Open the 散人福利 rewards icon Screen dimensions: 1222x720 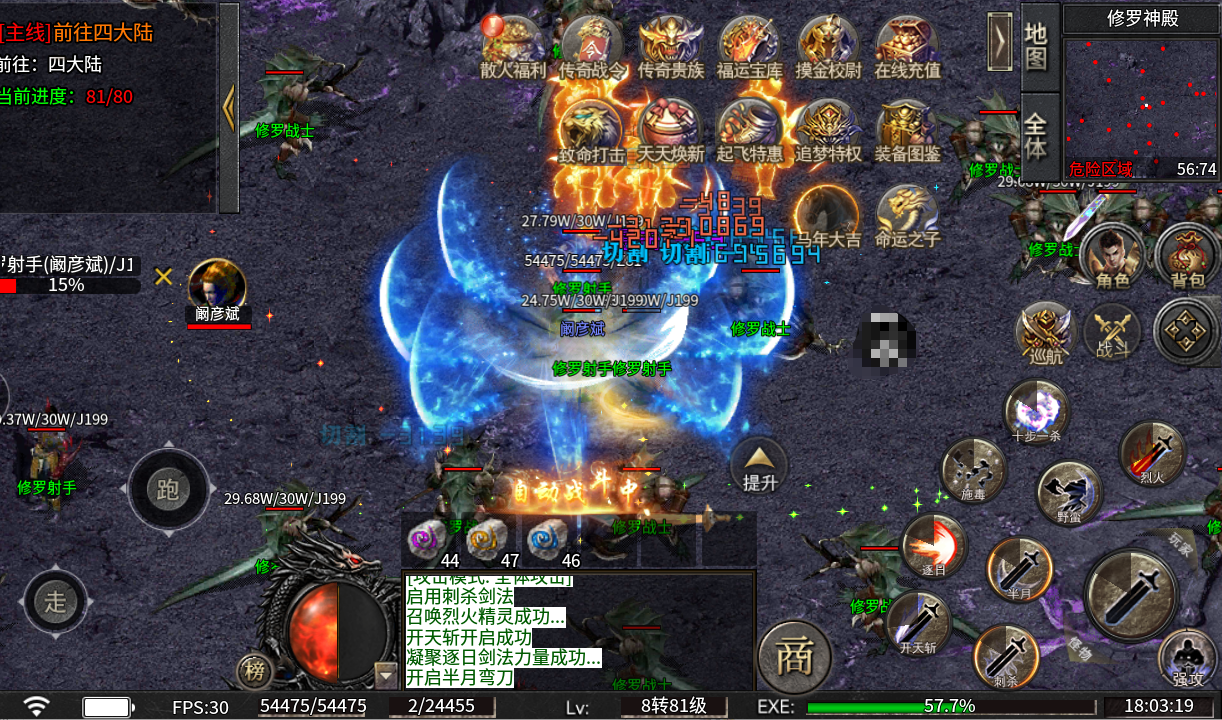tap(512, 44)
